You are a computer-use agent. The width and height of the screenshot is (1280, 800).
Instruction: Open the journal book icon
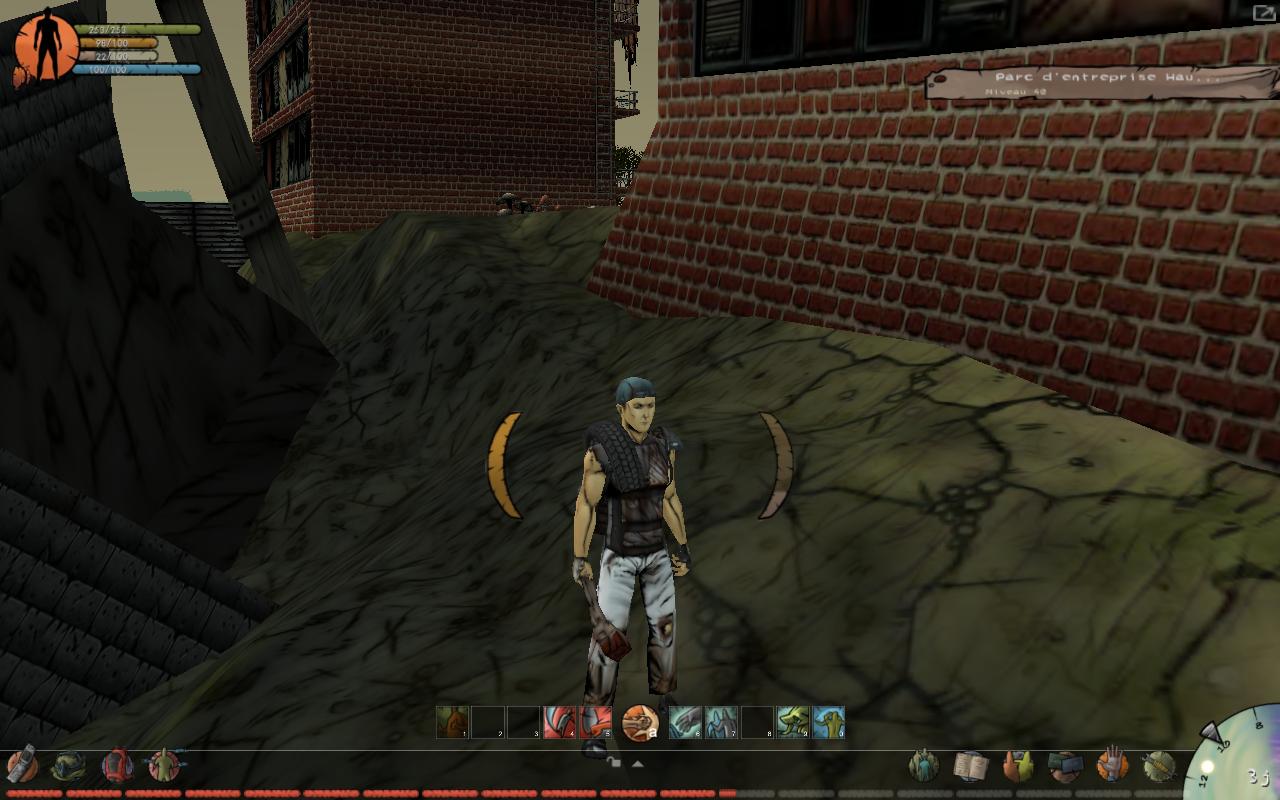pos(971,767)
